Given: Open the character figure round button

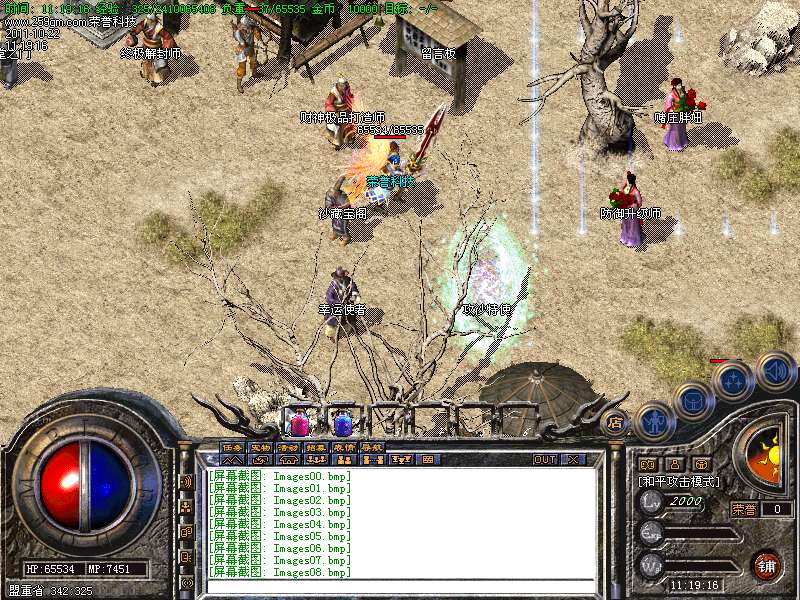Looking at the screenshot, I should [x=654, y=420].
